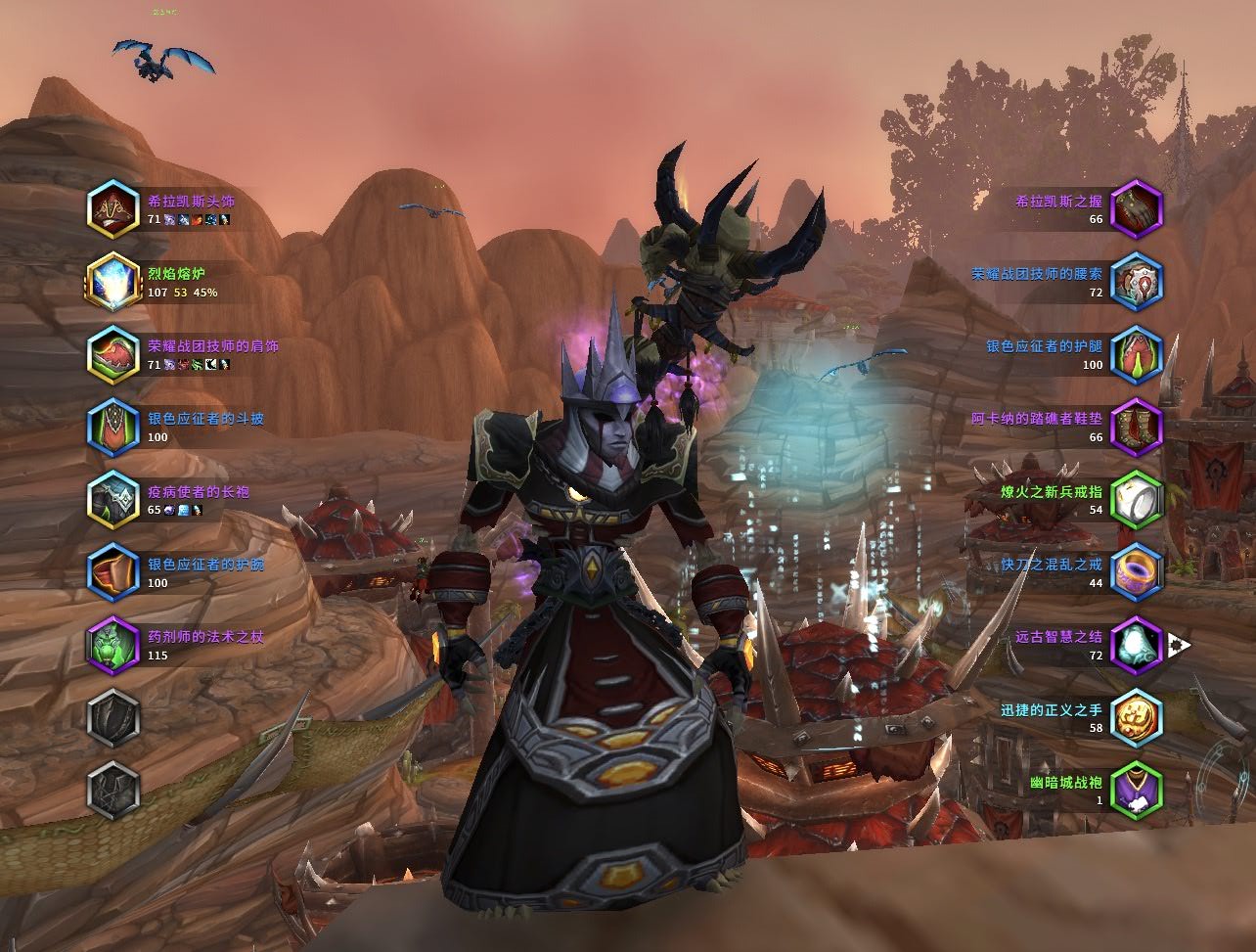1256x952 pixels.
Task: Select the 荣耀战团技师的腰索 belt slot
Action: [1137, 282]
